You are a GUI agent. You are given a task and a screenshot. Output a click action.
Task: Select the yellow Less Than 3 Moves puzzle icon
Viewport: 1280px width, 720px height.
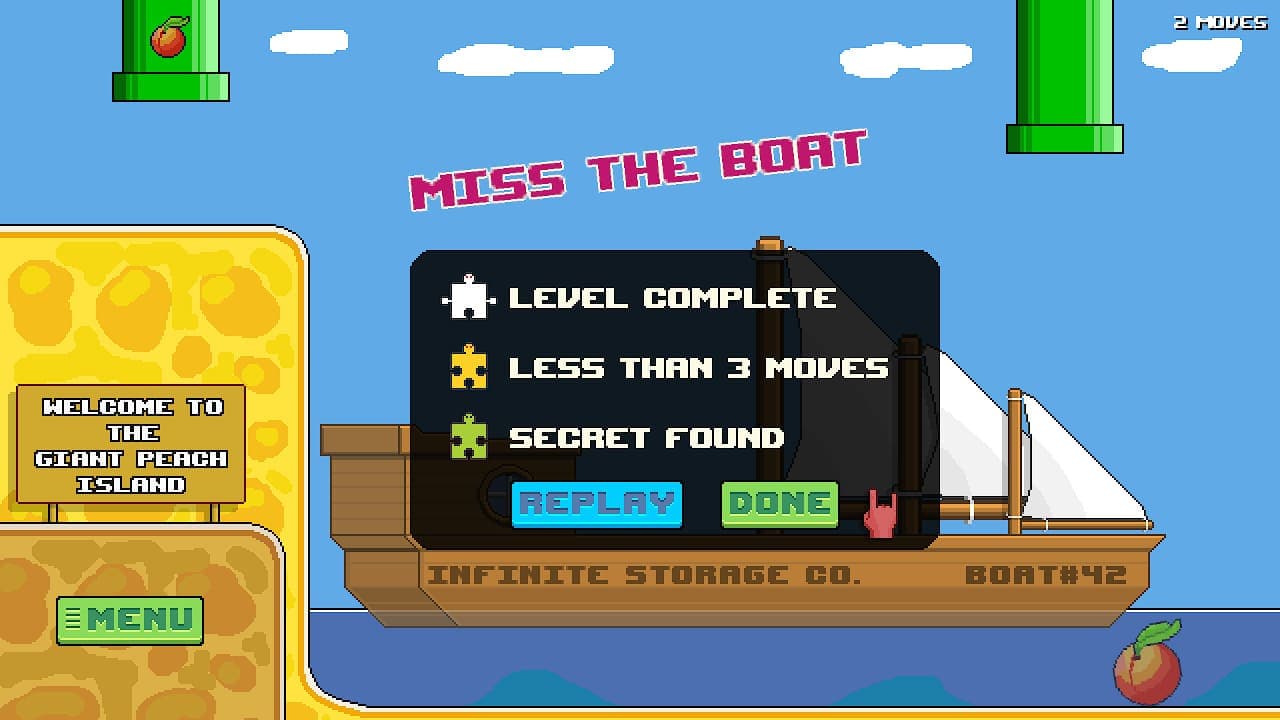click(468, 367)
